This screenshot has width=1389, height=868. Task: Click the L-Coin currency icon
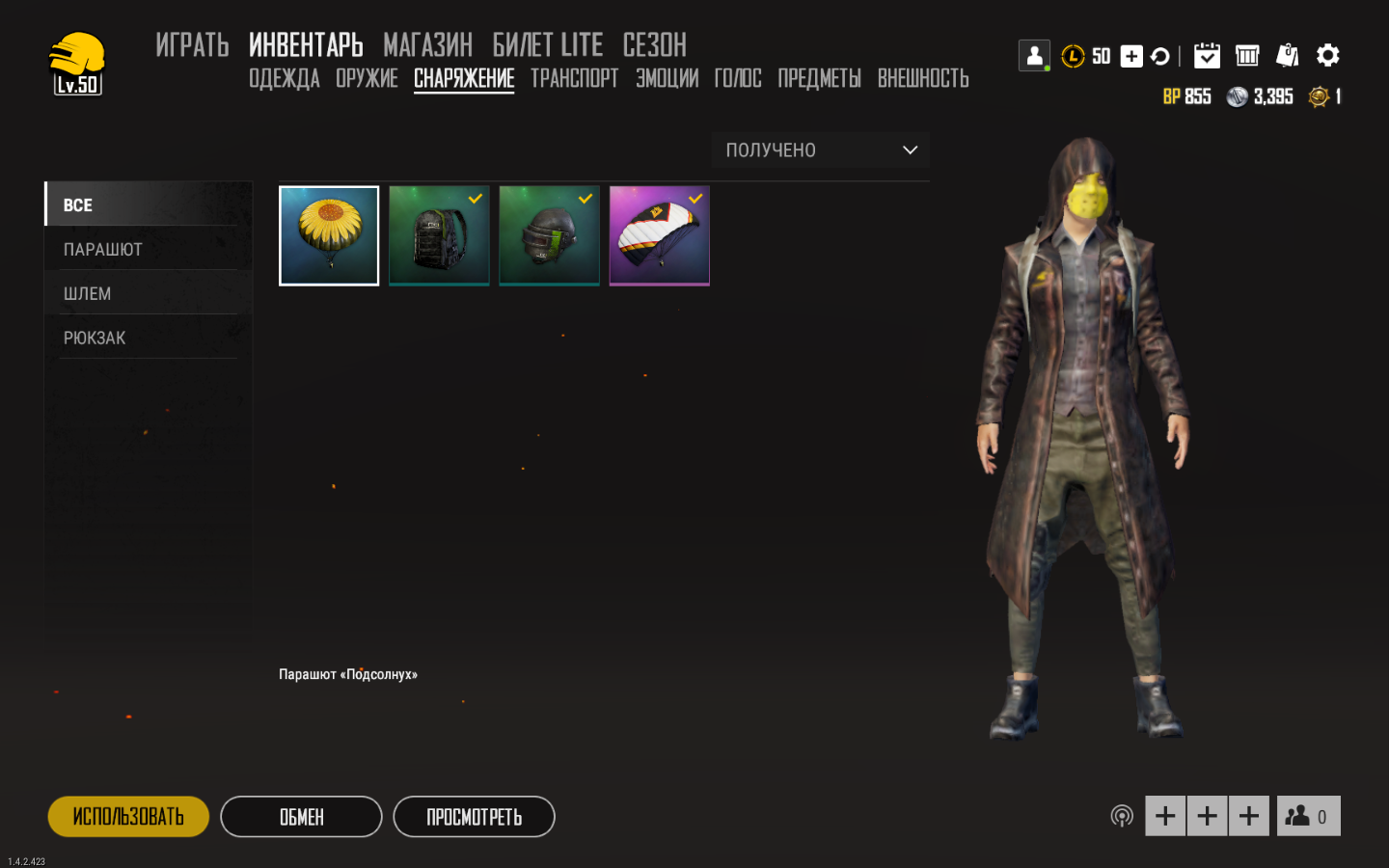point(1074,56)
